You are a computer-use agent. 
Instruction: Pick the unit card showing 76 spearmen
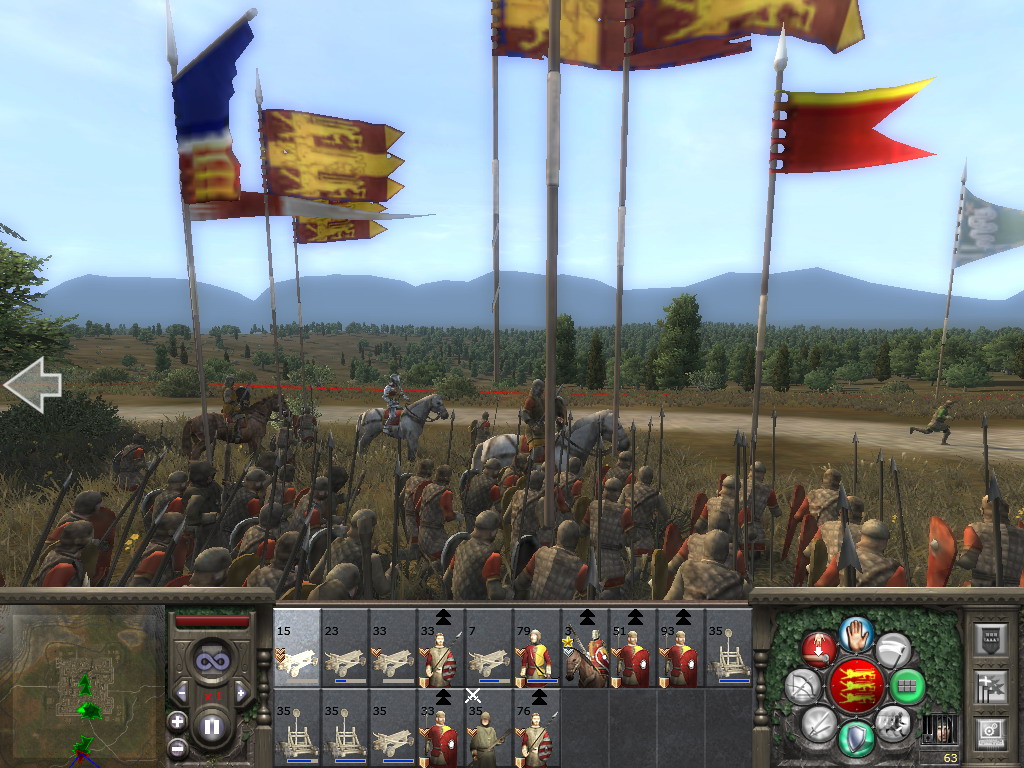[537, 728]
